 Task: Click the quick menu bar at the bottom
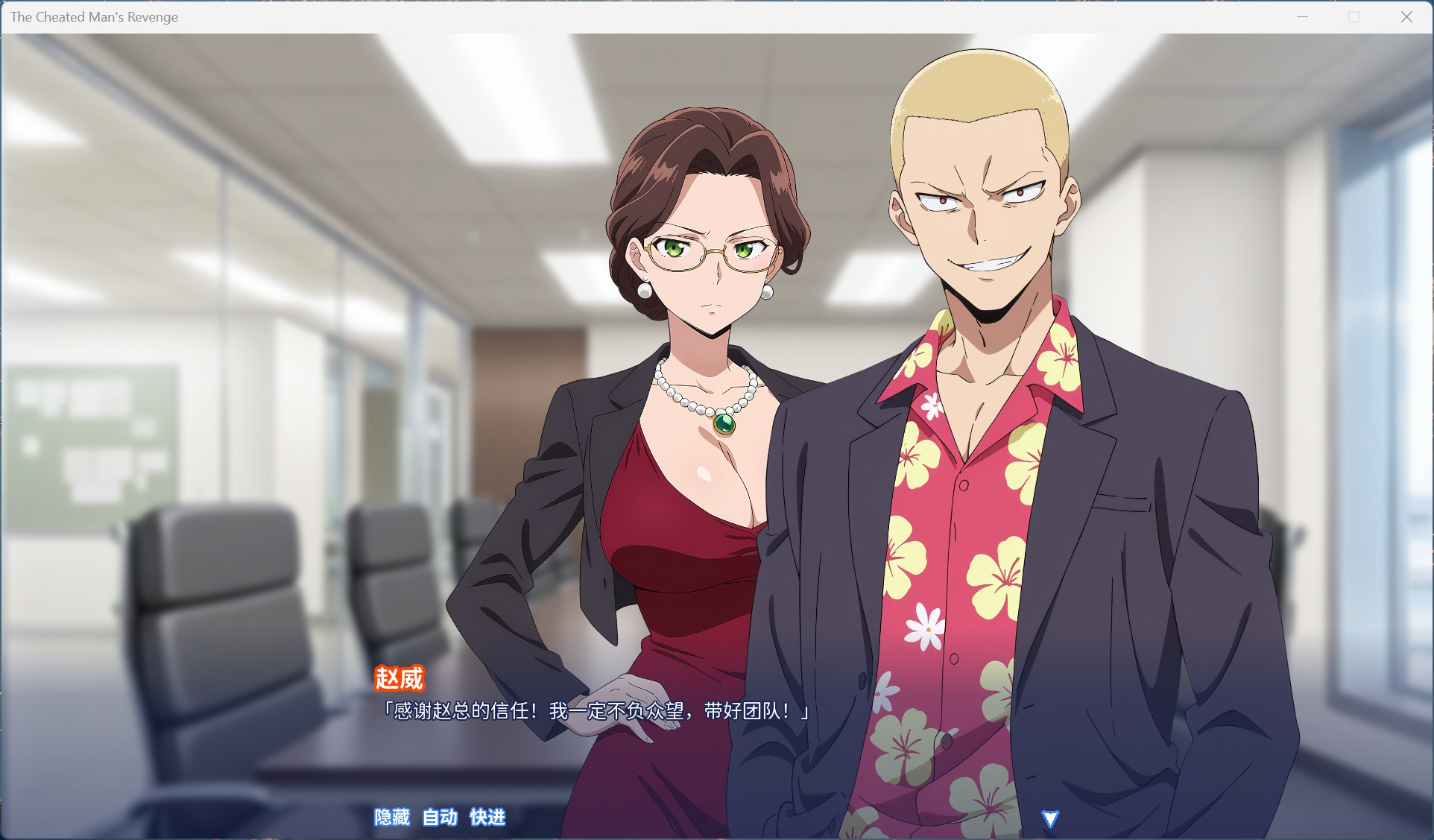[440, 817]
